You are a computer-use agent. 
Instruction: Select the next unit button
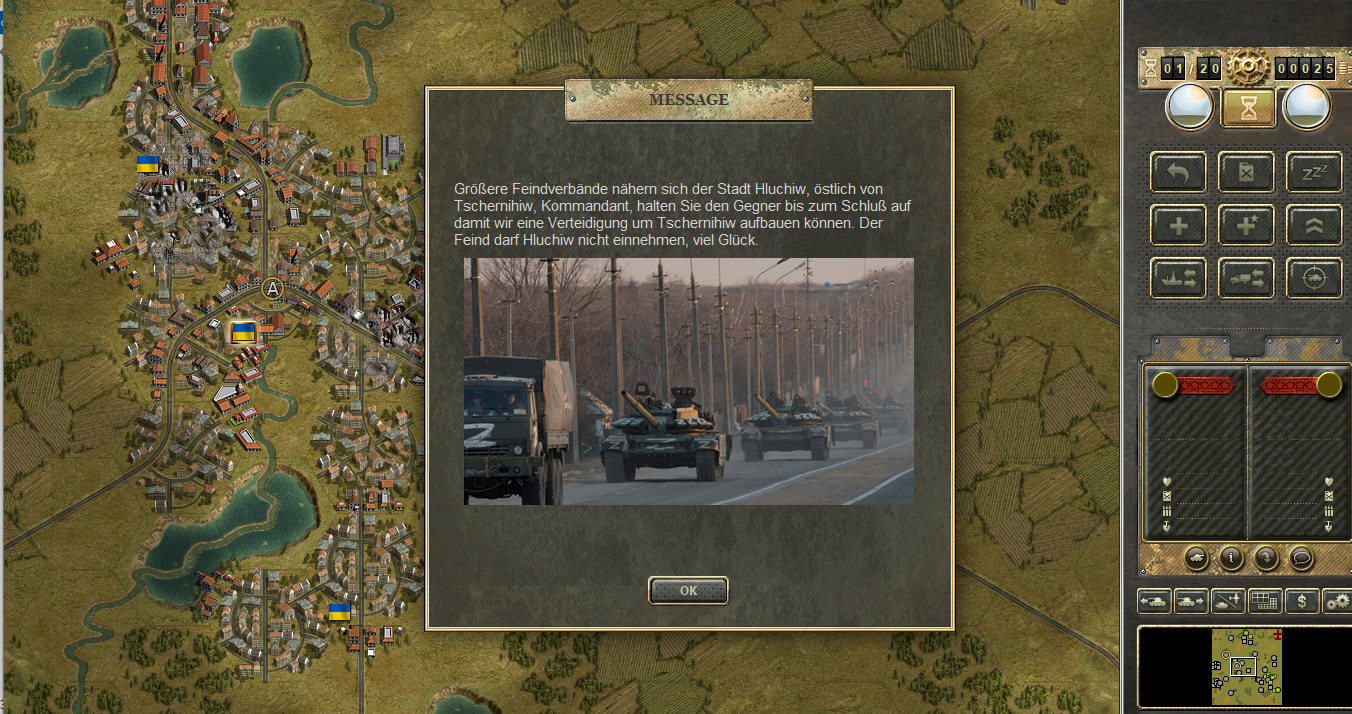[1191, 601]
